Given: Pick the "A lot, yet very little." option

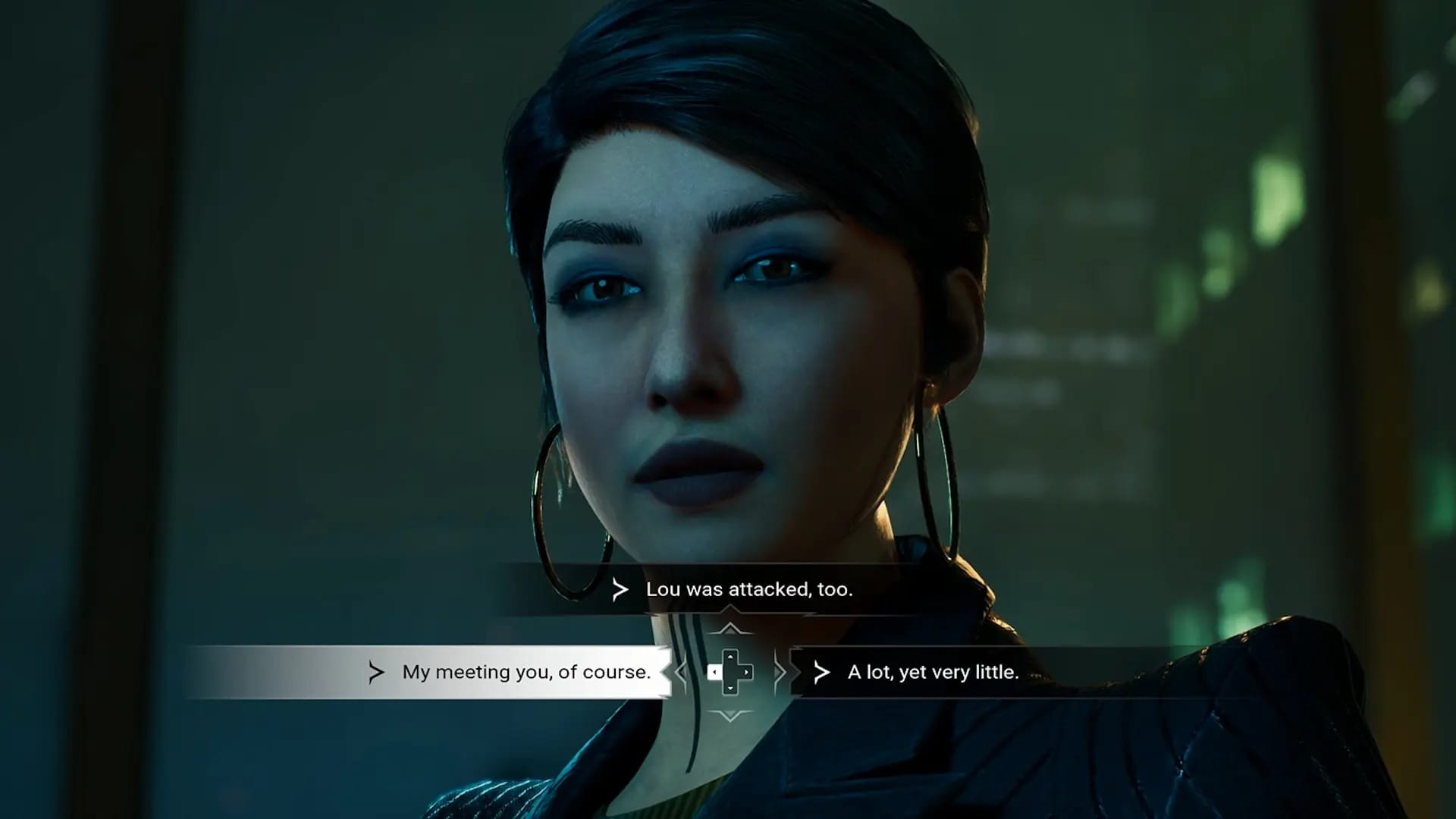Looking at the screenshot, I should [932, 672].
